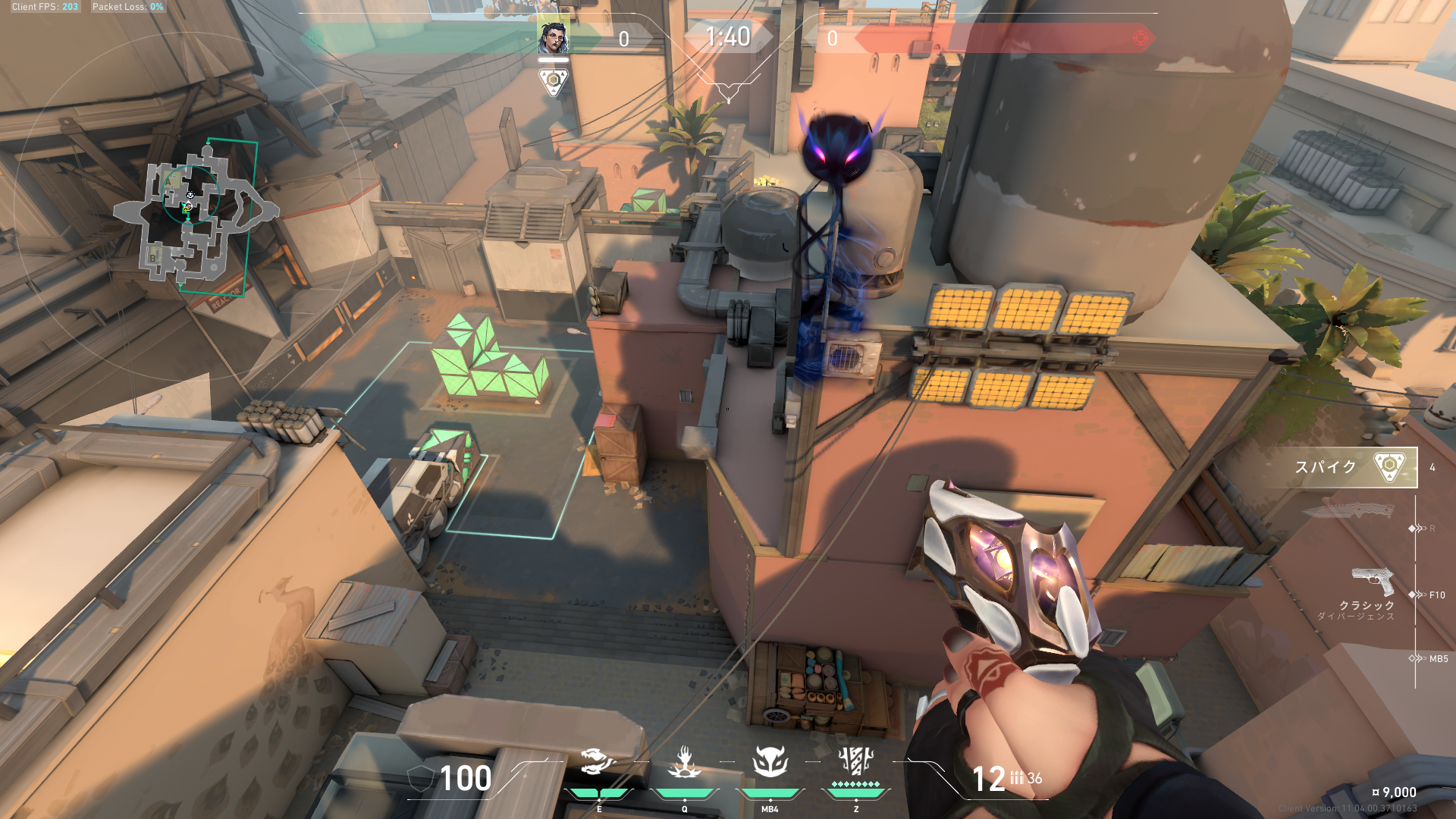1456x819 pixels.
Task: Activate the Q ability flame icon
Action: (x=684, y=762)
